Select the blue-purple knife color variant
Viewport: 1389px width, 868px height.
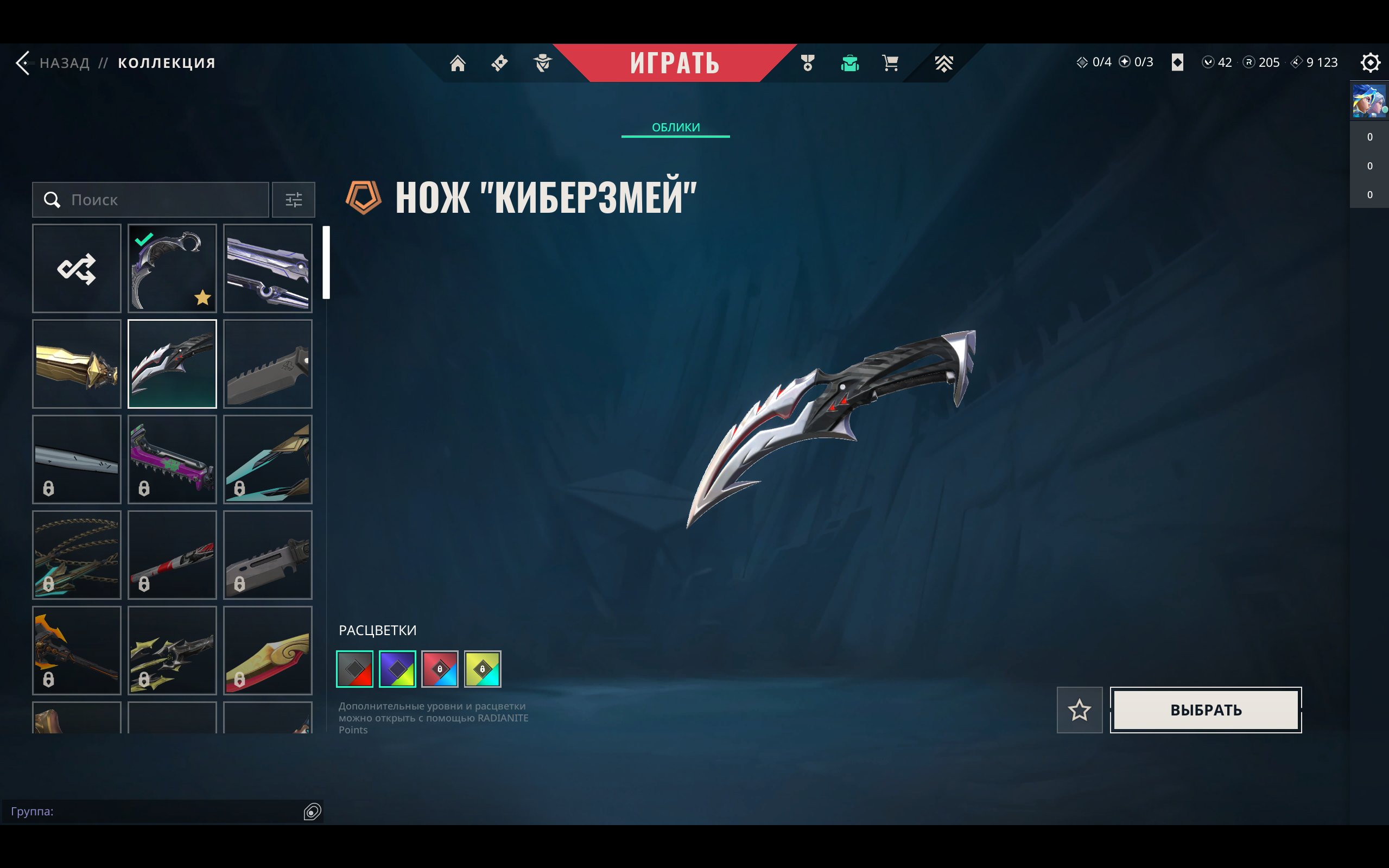point(398,668)
